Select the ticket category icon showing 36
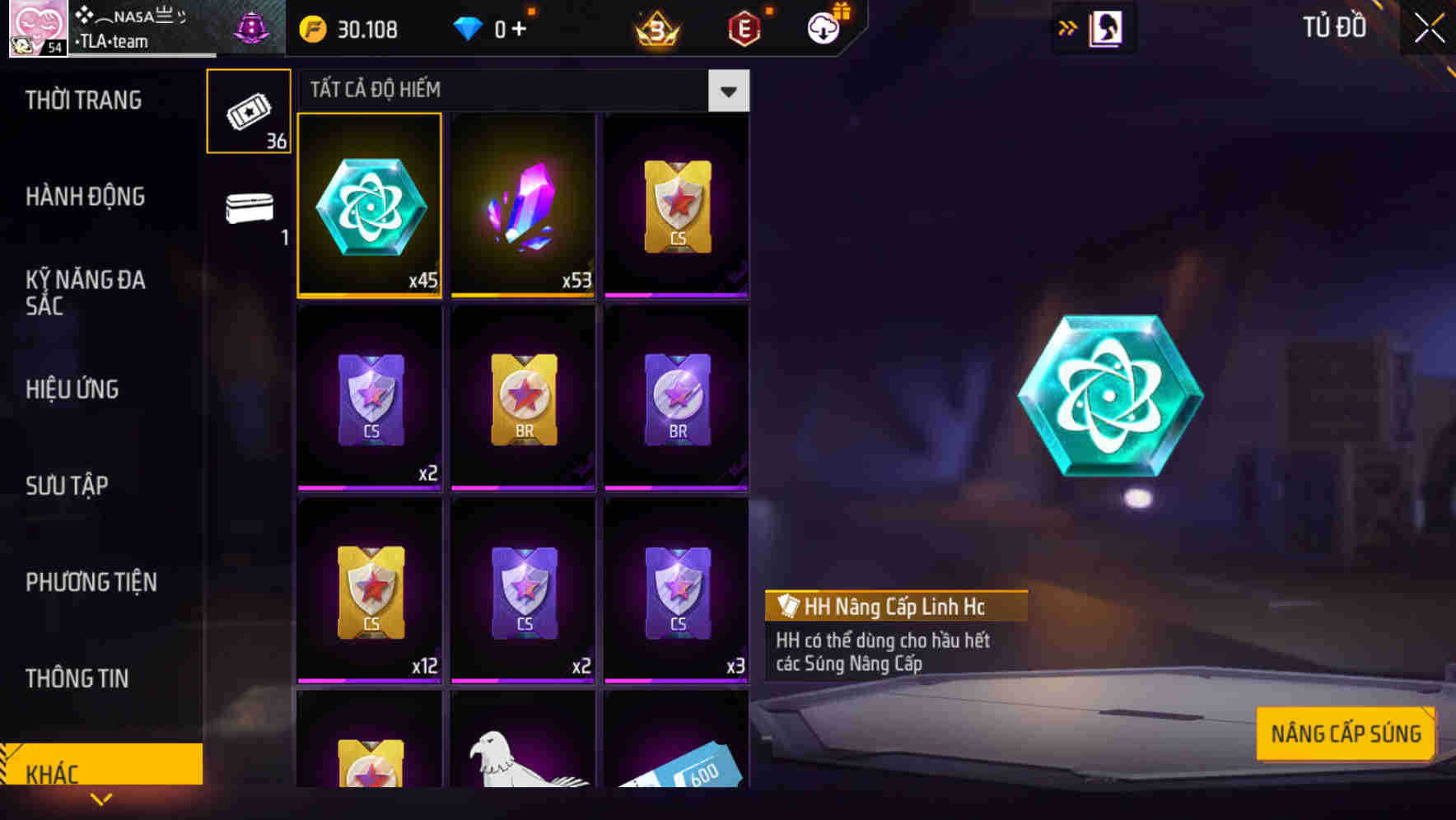The width and height of the screenshot is (1456, 820). [x=248, y=111]
